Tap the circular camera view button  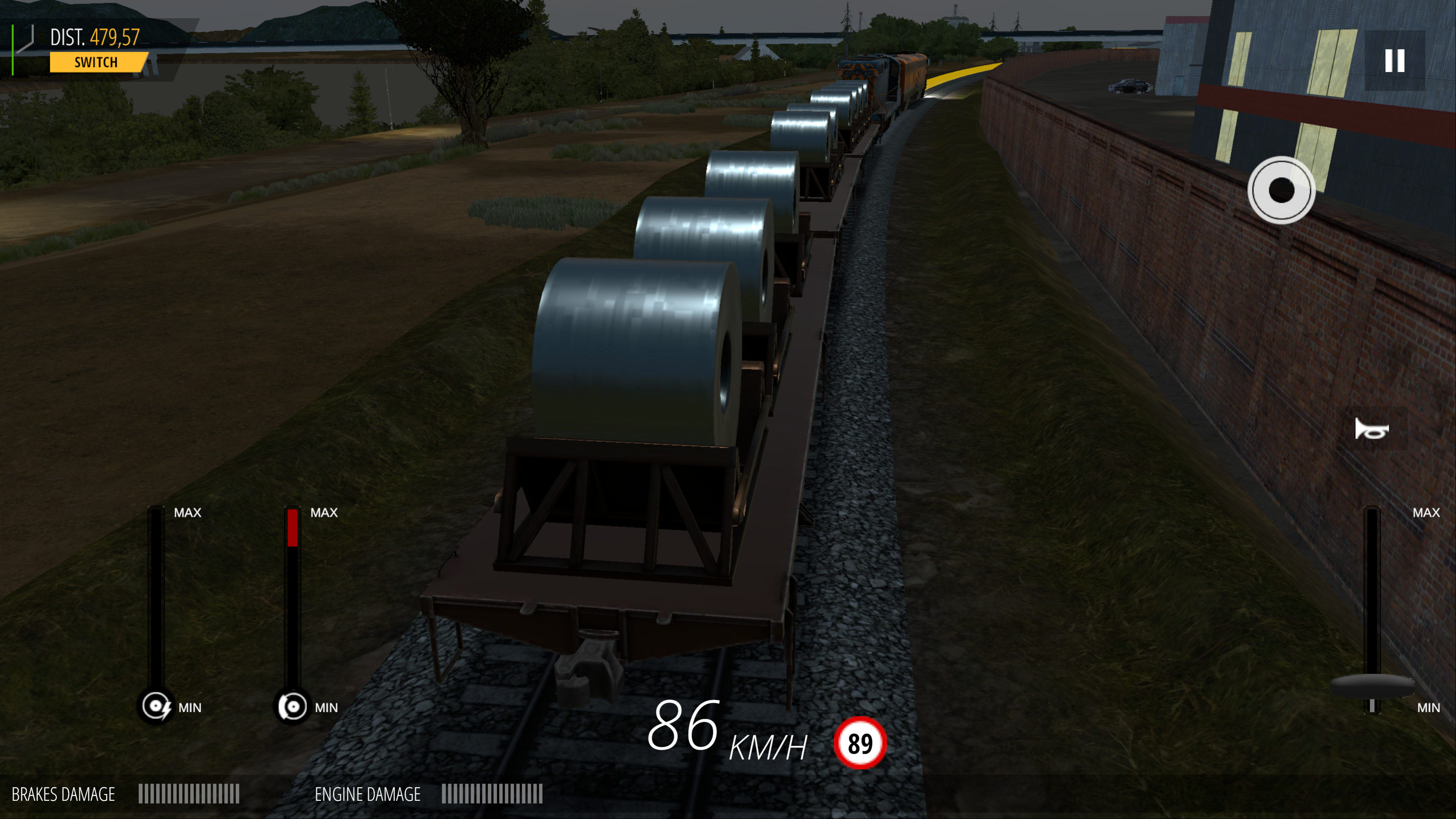point(1281,190)
